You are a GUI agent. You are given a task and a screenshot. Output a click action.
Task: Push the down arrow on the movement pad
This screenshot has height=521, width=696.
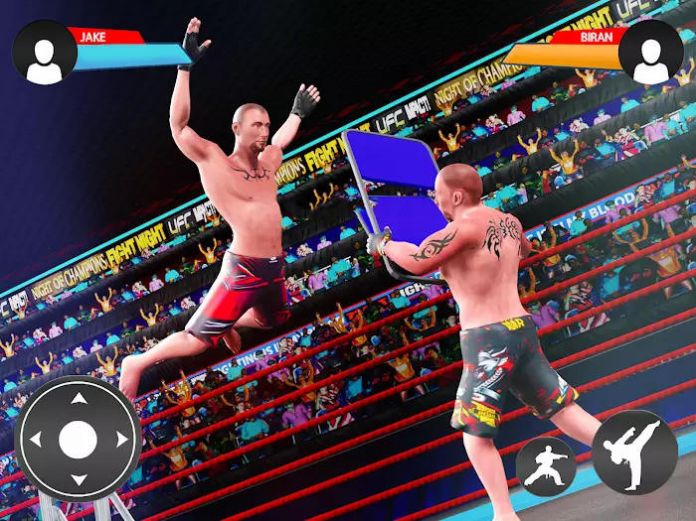(x=78, y=480)
